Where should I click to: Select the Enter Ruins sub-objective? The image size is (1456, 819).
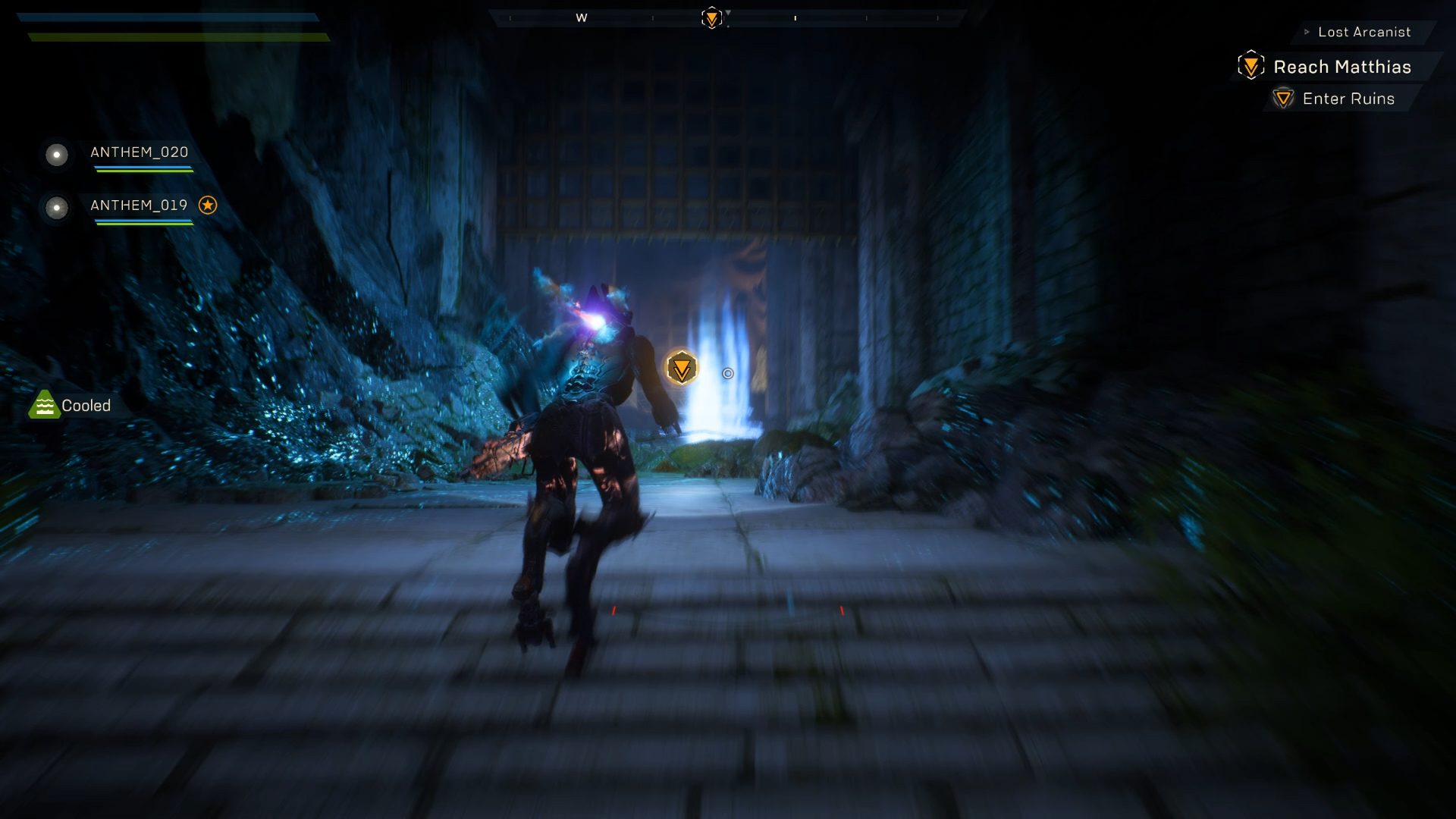[x=1348, y=99]
